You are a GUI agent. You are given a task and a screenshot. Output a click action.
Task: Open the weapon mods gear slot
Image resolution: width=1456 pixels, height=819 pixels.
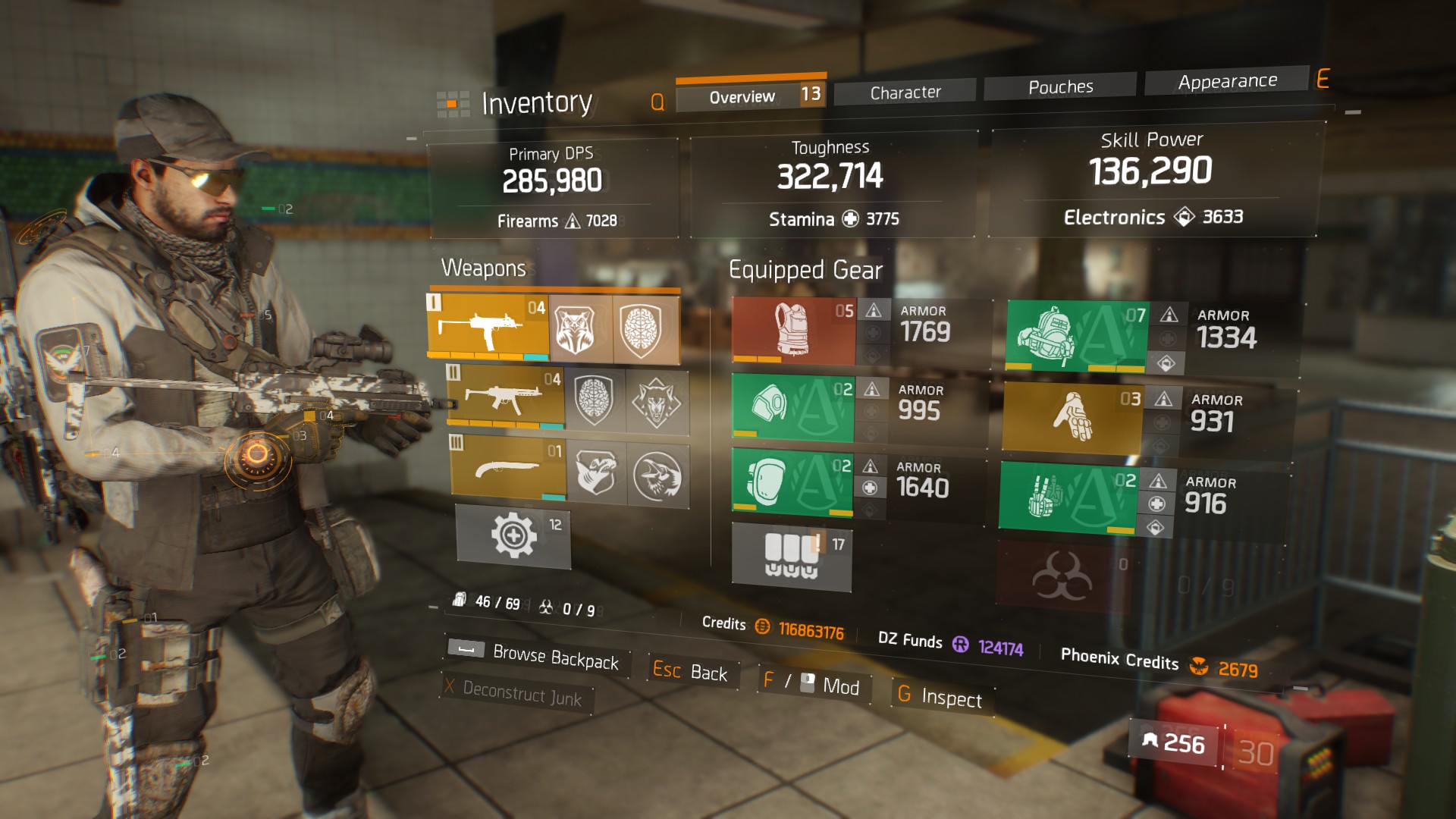(513, 535)
